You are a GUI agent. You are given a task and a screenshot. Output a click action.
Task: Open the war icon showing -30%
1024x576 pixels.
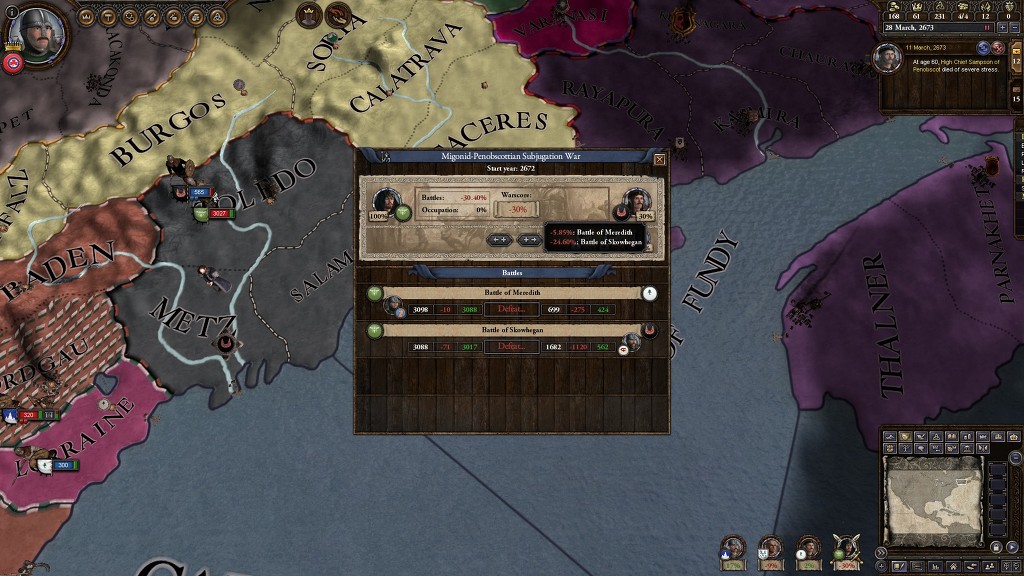coord(847,549)
